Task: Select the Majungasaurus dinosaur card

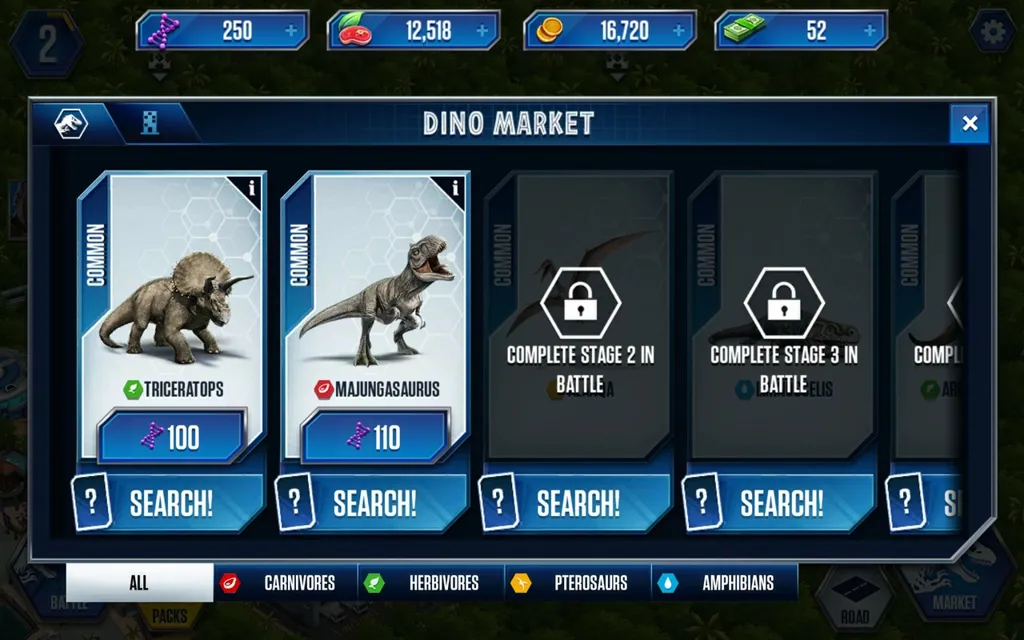Action: click(x=376, y=290)
